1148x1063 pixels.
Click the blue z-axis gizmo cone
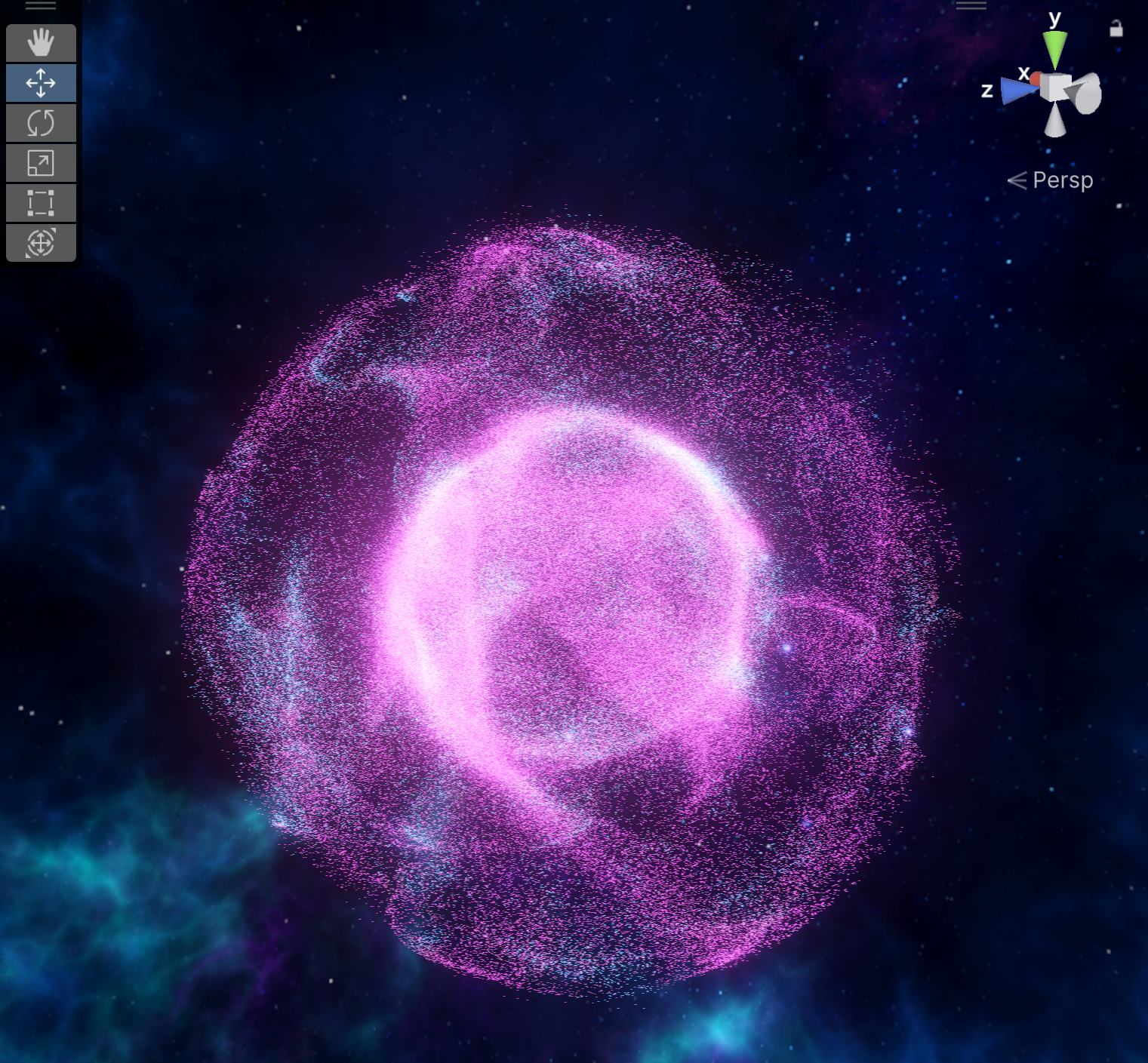click(1015, 91)
